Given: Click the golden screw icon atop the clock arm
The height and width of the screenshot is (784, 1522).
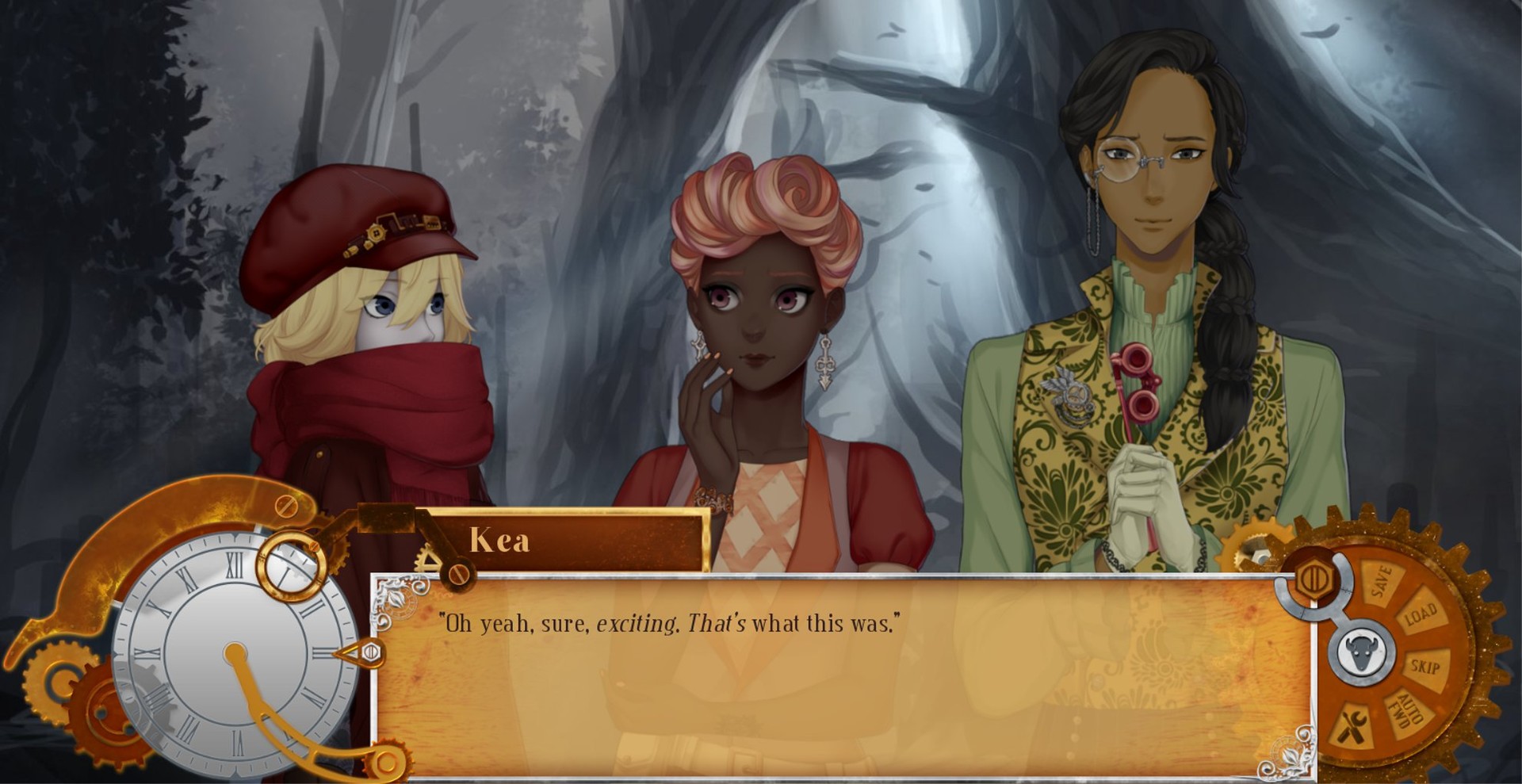Looking at the screenshot, I should 285,505.
